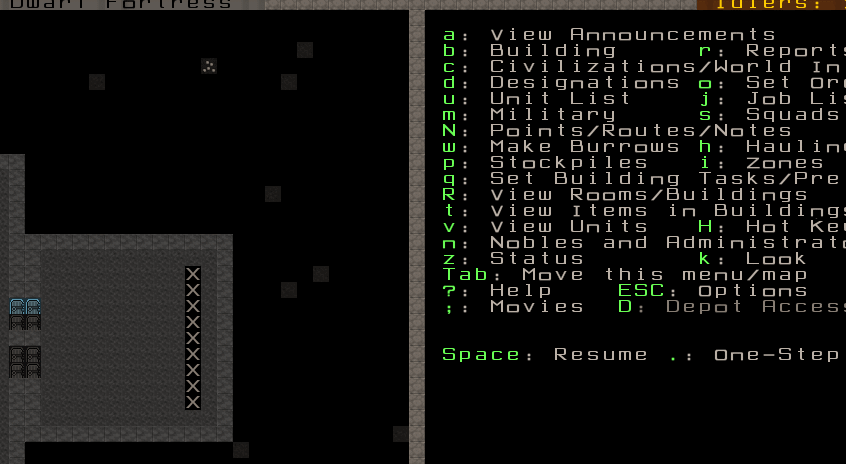Choose the Look option
This screenshot has height=464, width=846.
(x=776, y=259)
